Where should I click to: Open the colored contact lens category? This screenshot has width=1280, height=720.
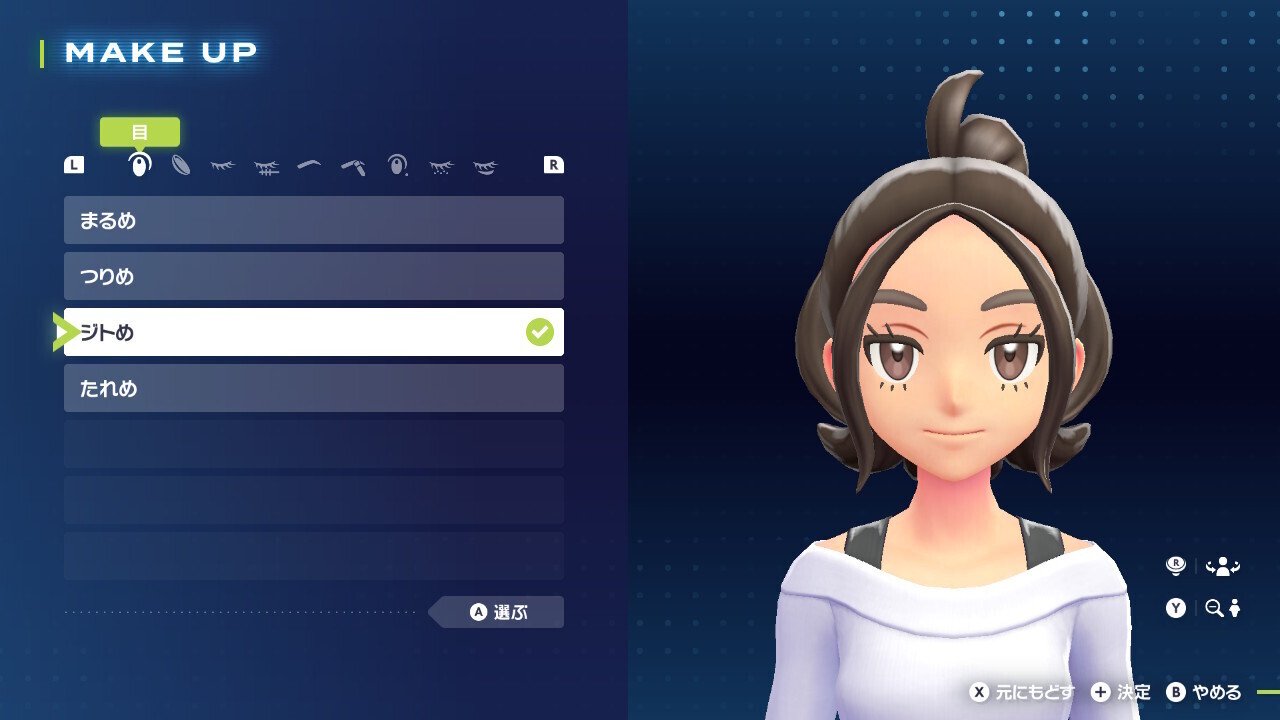pyautogui.click(x=179, y=165)
